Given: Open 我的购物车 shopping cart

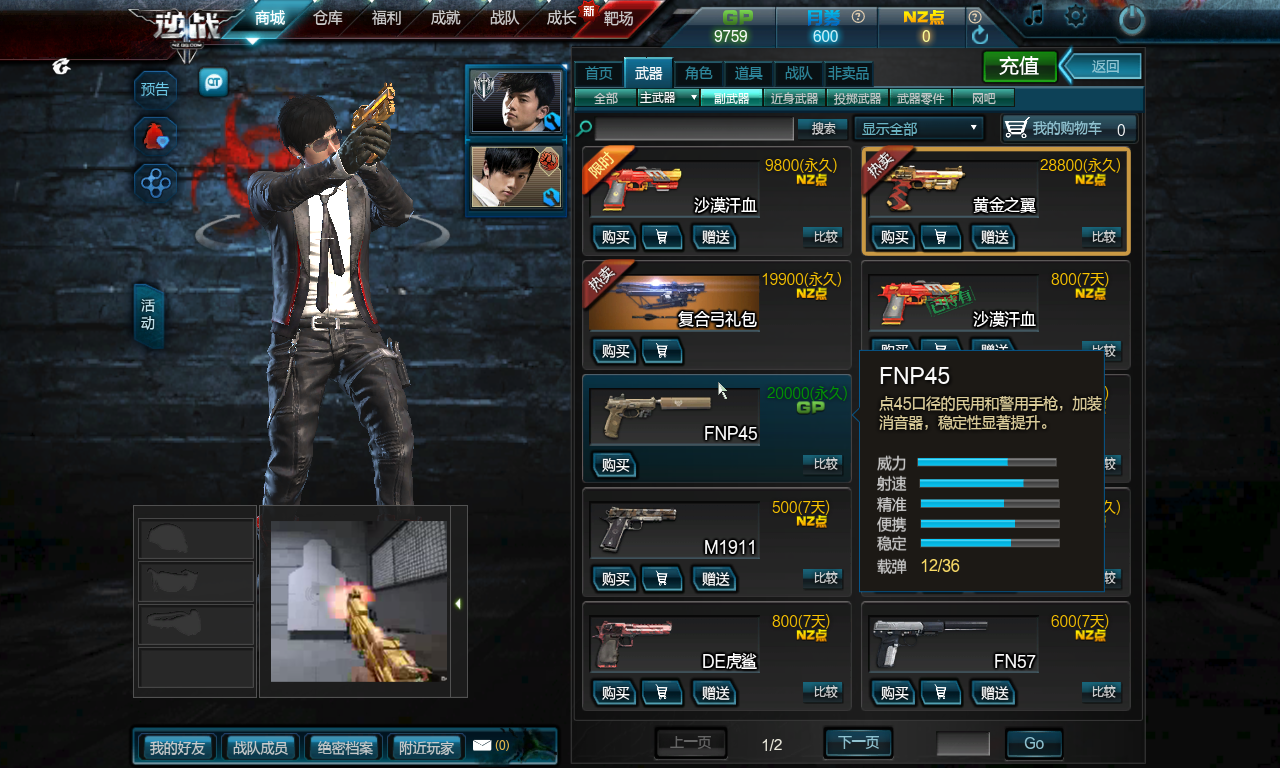Looking at the screenshot, I should point(1068,128).
